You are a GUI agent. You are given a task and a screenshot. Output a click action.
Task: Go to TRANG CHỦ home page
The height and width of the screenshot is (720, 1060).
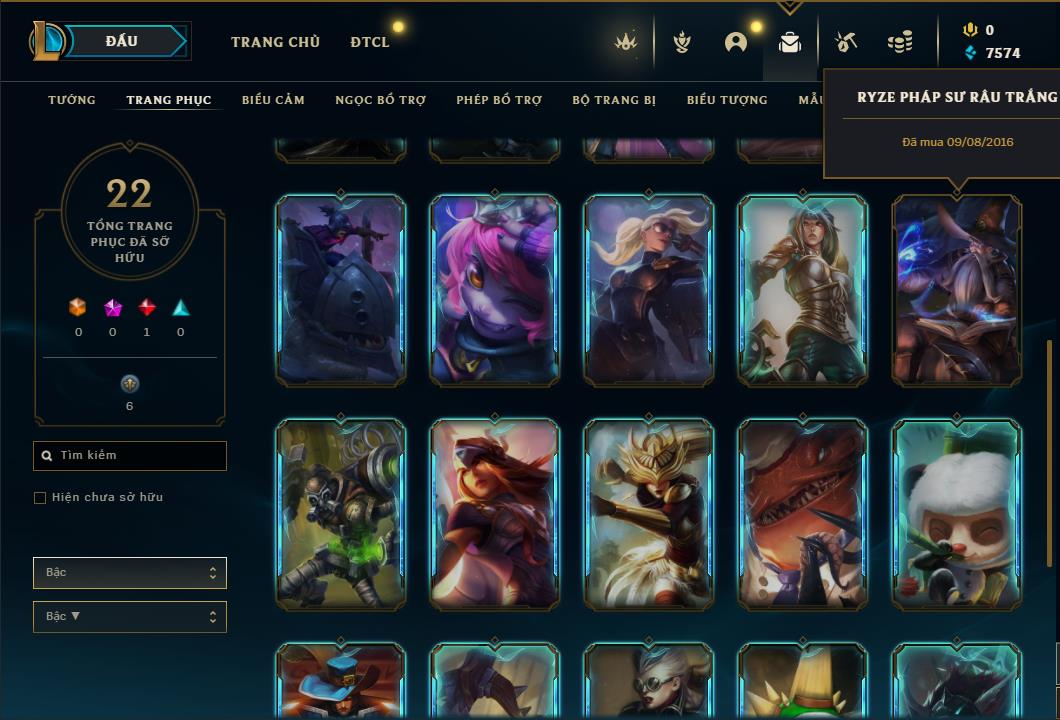coord(275,42)
